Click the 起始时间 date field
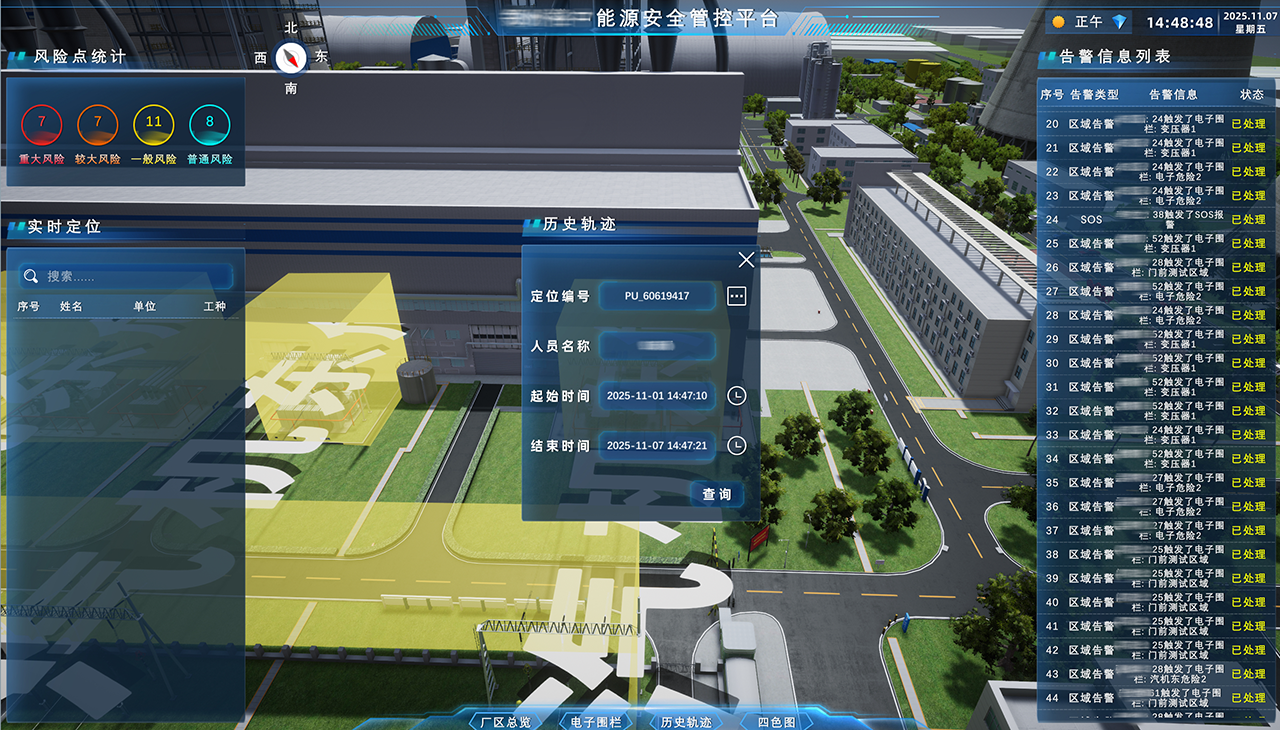The image size is (1280, 730). (657, 396)
